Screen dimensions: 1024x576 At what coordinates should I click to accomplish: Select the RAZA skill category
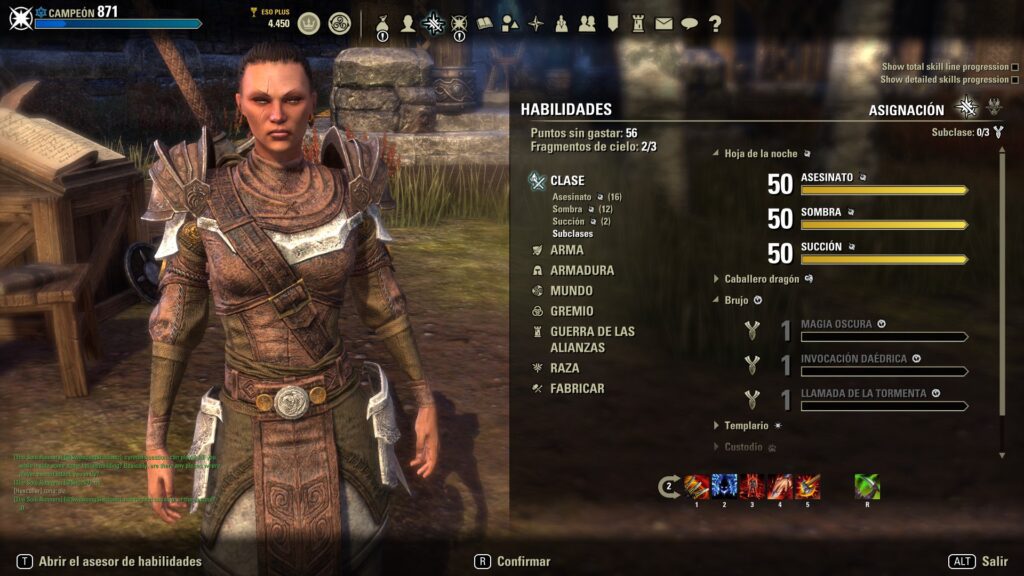point(564,368)
